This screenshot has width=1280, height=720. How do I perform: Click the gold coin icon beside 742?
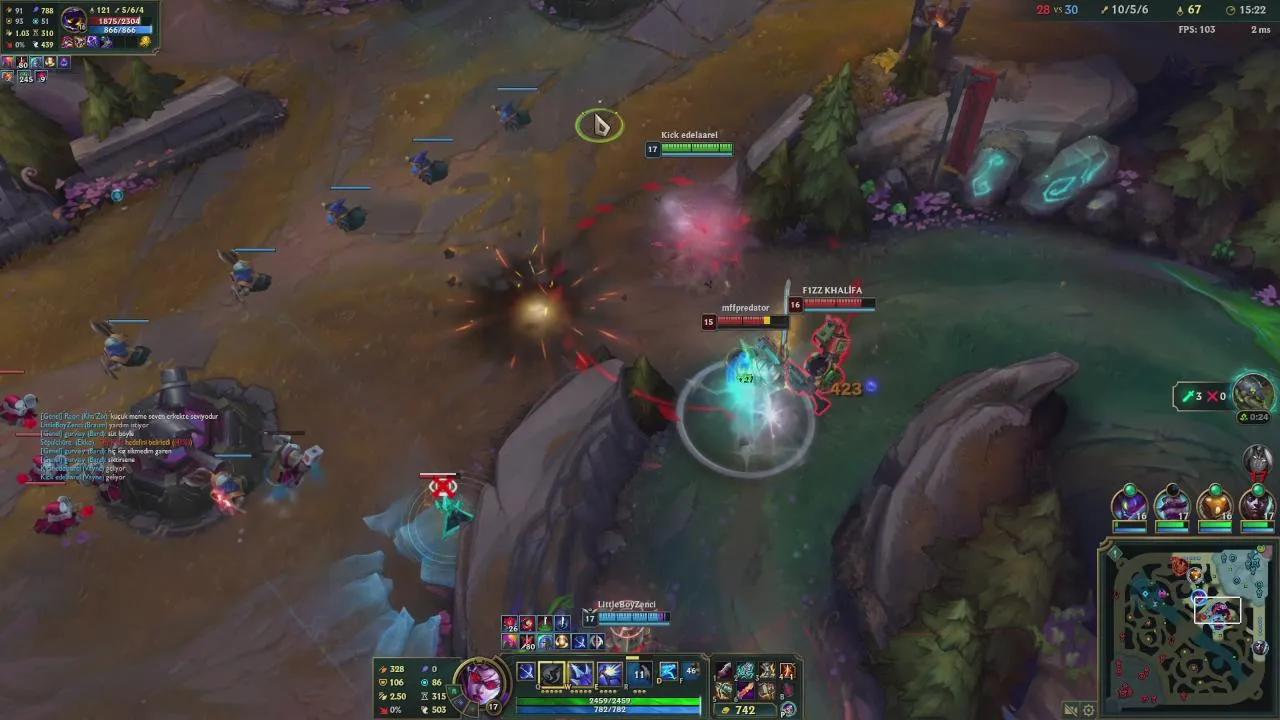[726, 708]
